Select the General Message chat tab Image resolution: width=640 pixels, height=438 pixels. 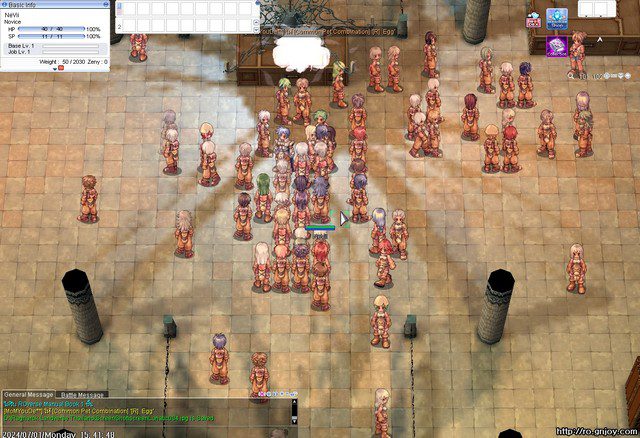30,395
